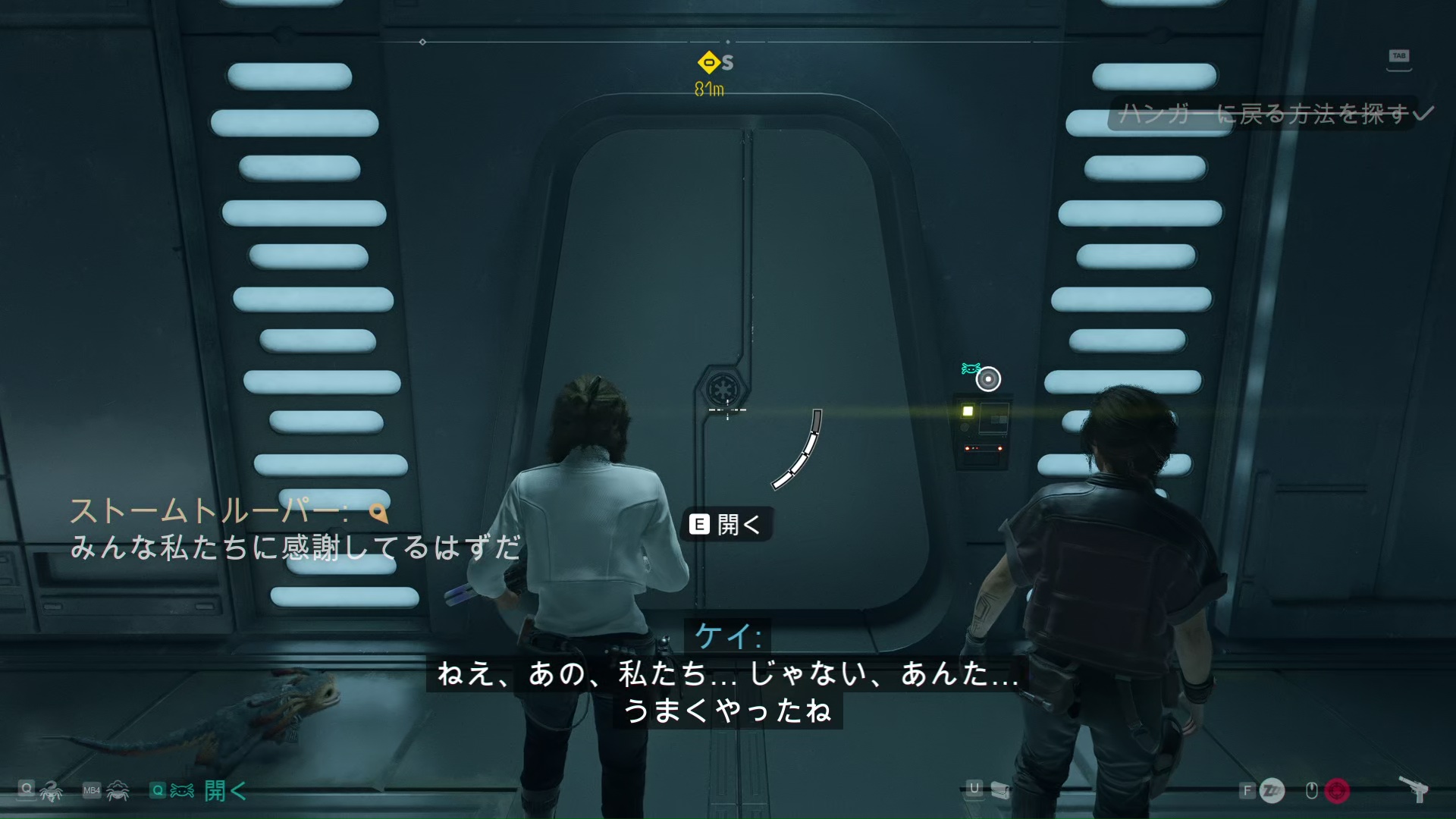Select the blaster pistol weapon icon
Image resolution: width=1456 pixels, height=819 pixels.
point(1414,789)
